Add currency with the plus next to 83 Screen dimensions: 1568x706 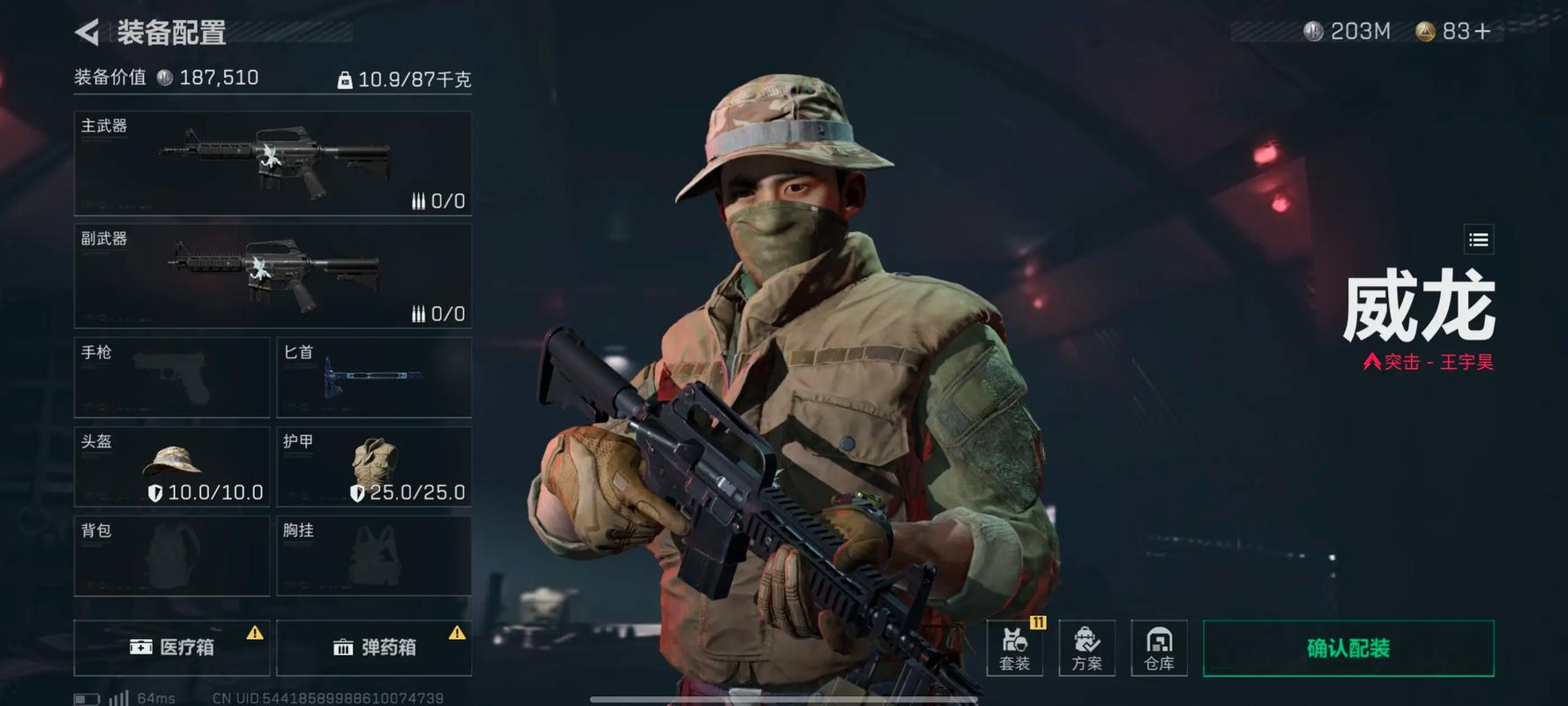coord(1482,32)
